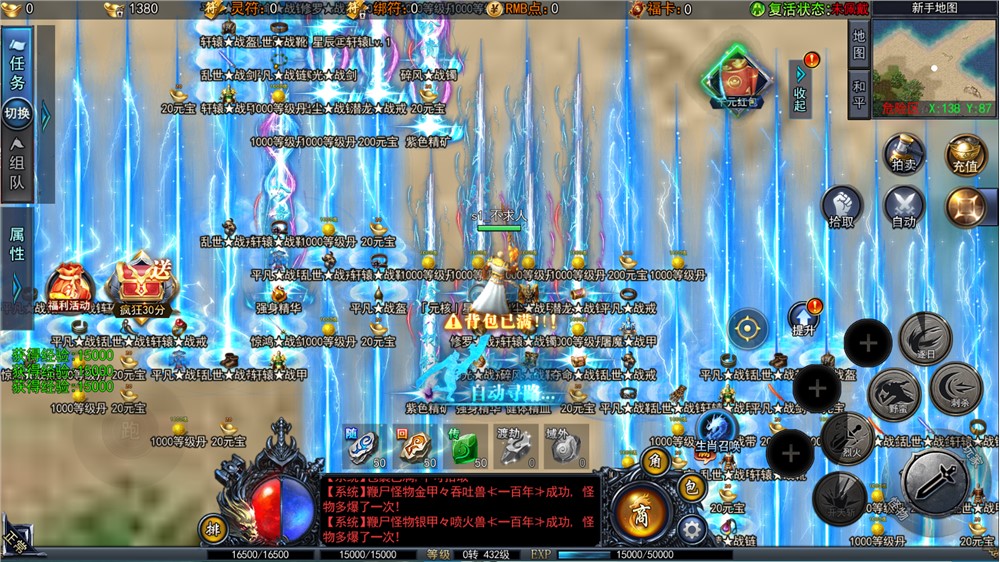Screen dimensions: 1000x562
Task: Click the 切换 switch button
Action: (17, 113)
